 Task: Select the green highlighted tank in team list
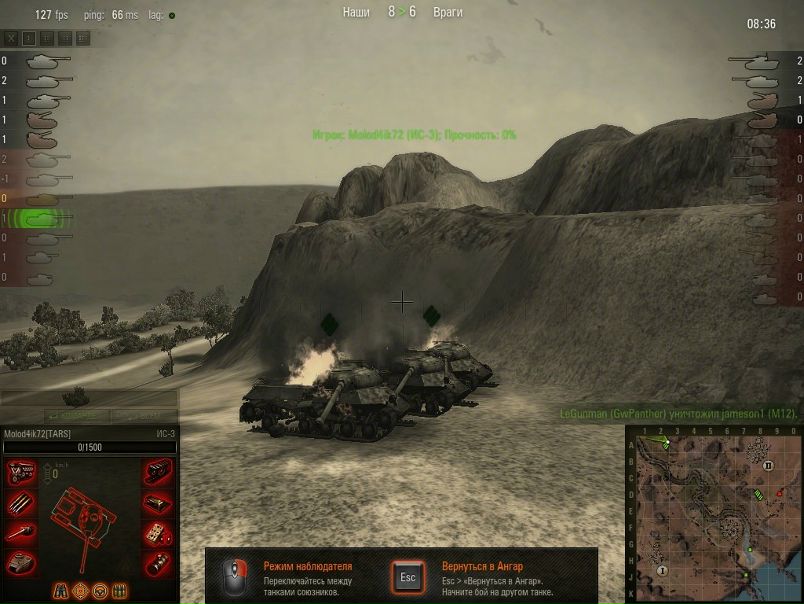point(42,217)
